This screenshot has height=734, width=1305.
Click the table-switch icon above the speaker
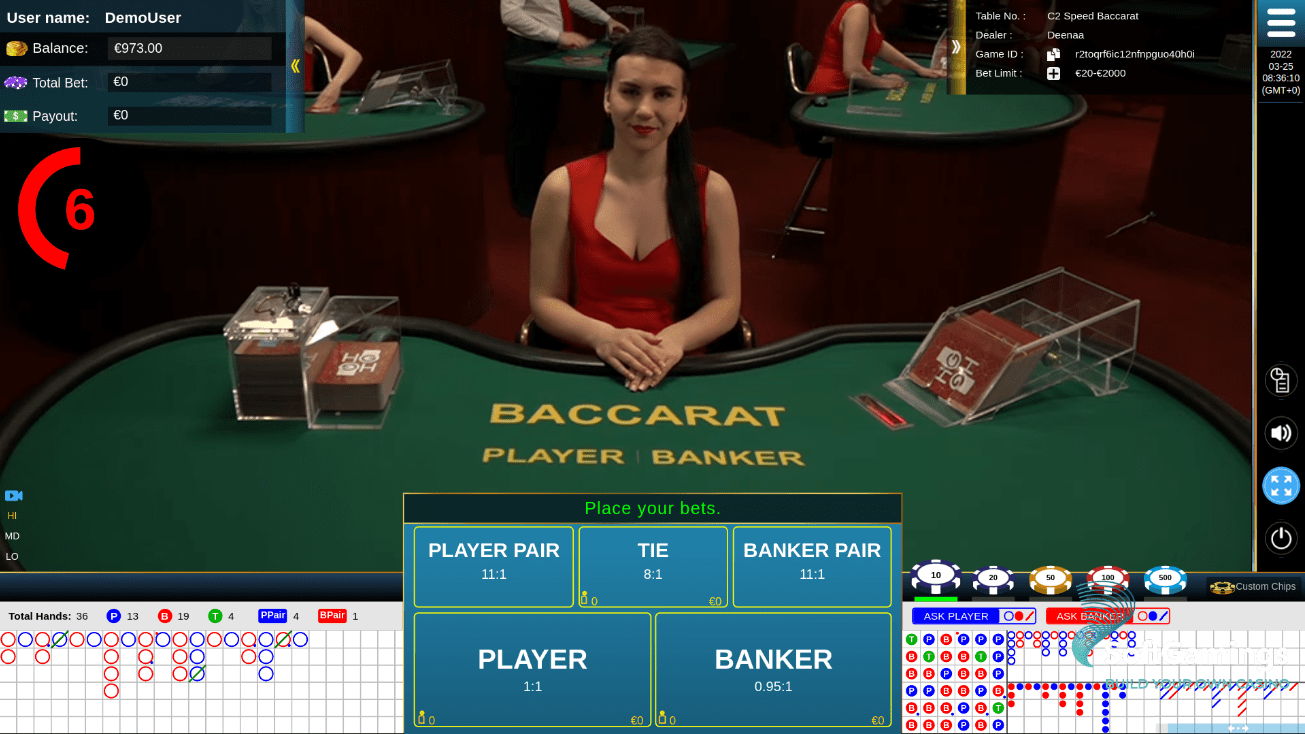pos(1281,380)
